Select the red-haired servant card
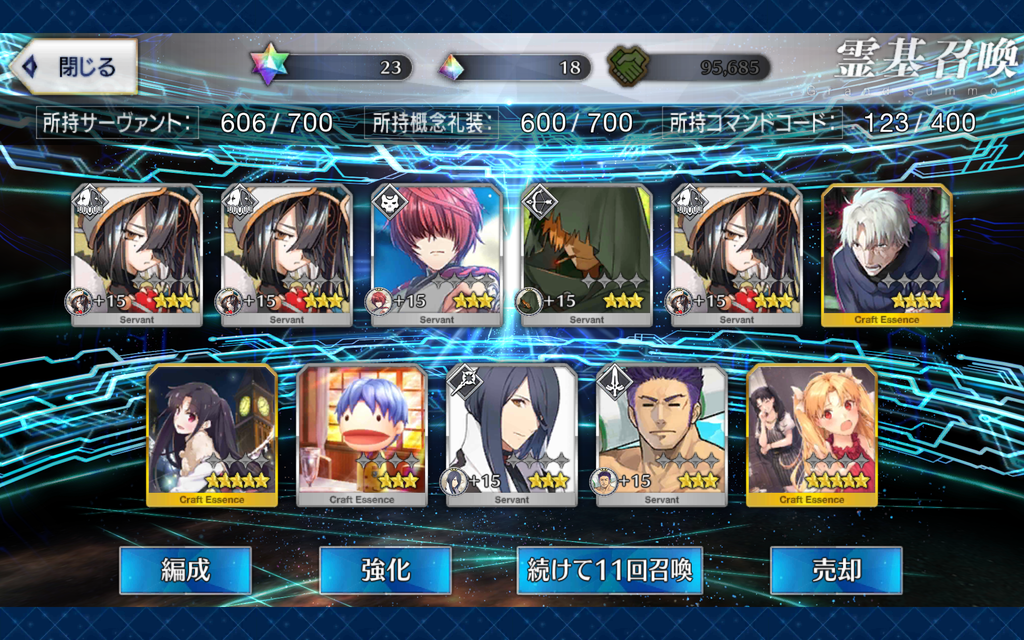This screenshot has width=1024, height=640. [437, 254]
